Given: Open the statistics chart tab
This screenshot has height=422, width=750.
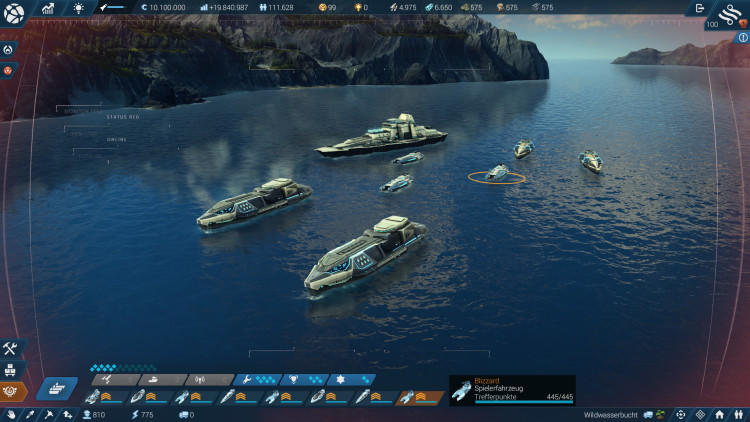Looking at the screenshot, I should point(47,8).
